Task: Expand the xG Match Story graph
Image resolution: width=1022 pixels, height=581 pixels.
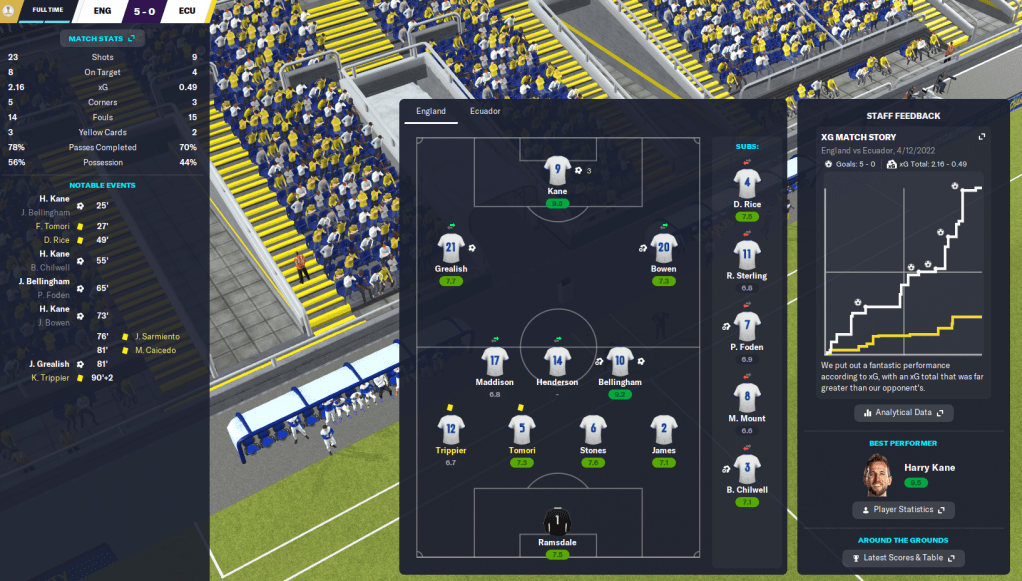Action: click(981, 137)
